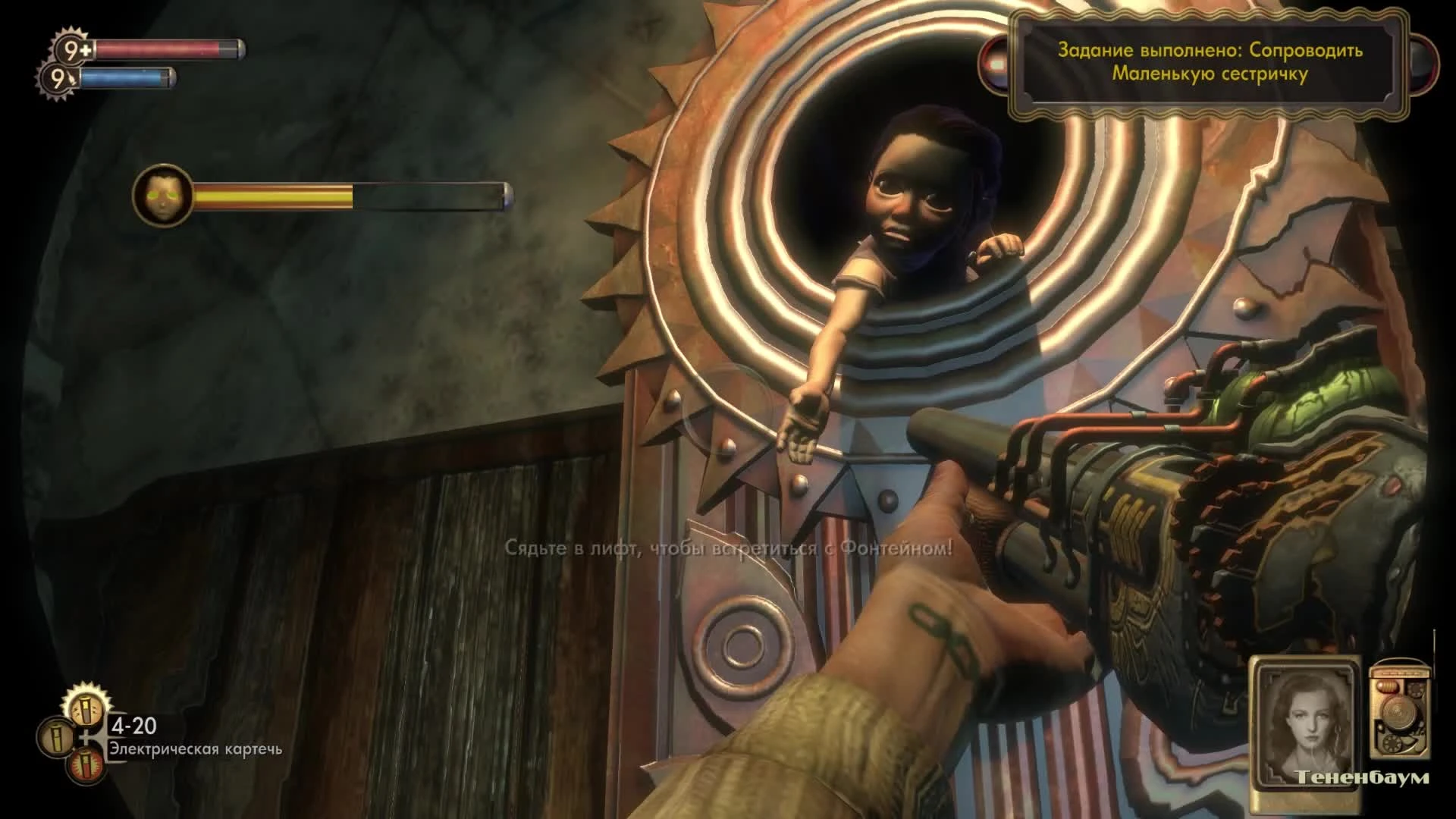Select the highlighted electric buckshot ammo icon
The image size is (1456, 819).
click(x=86, y=709)
